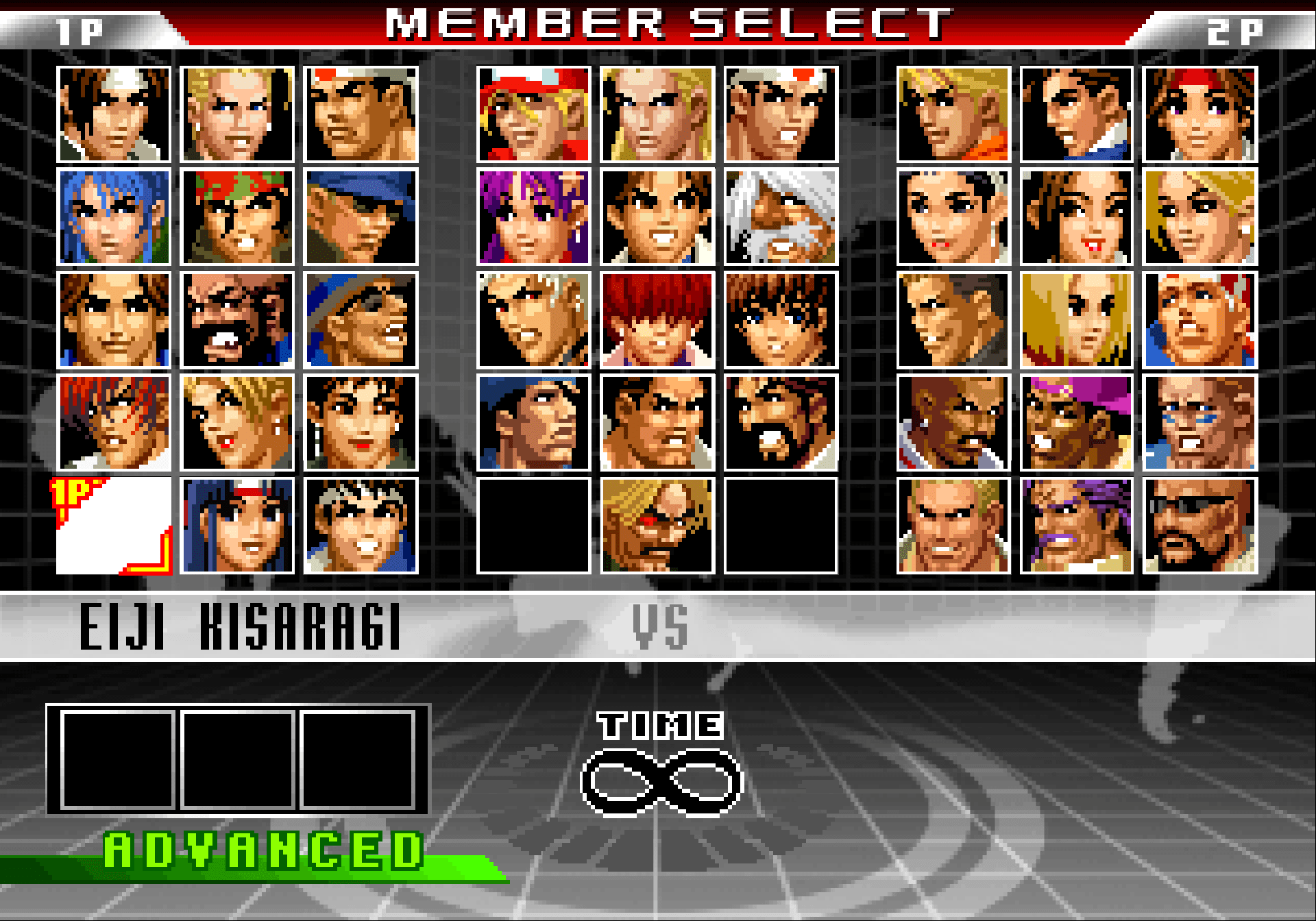Pick Iori Yagami's portrait
Image resolution: width=1316 pixels, height=921 pixels.
(114, 423)
